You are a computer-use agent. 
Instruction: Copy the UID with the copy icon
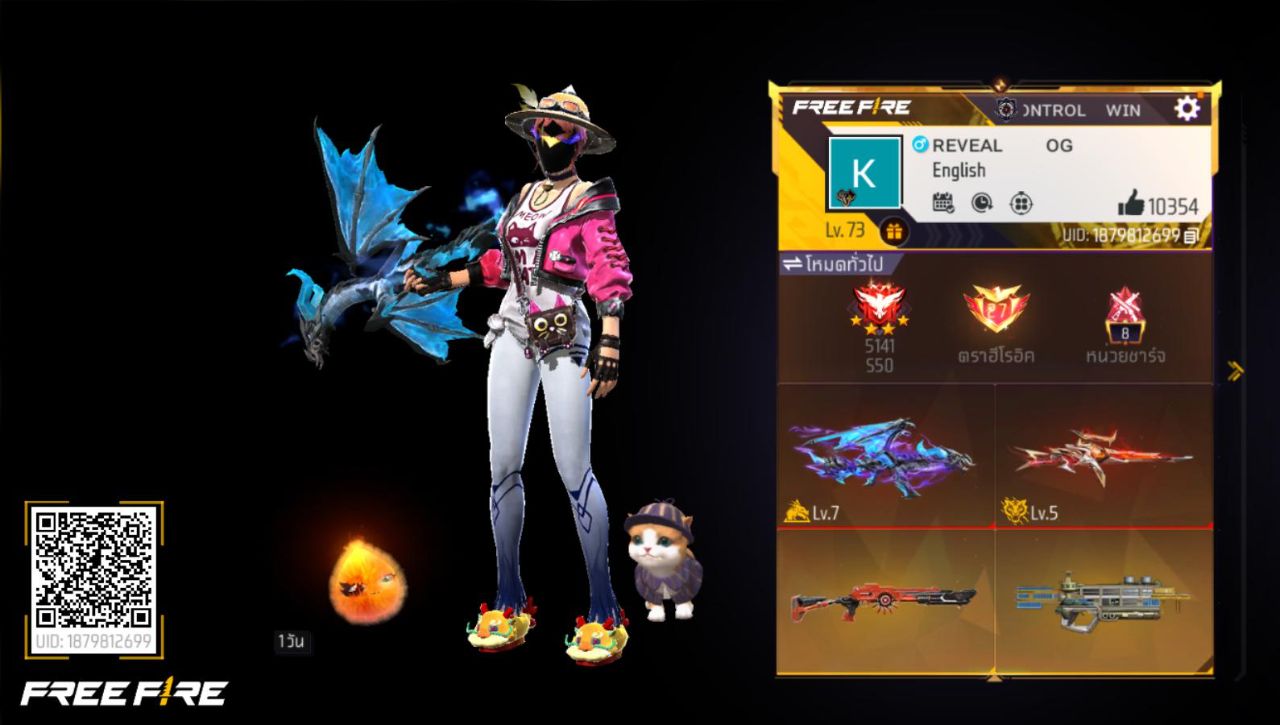(1190, 236)
